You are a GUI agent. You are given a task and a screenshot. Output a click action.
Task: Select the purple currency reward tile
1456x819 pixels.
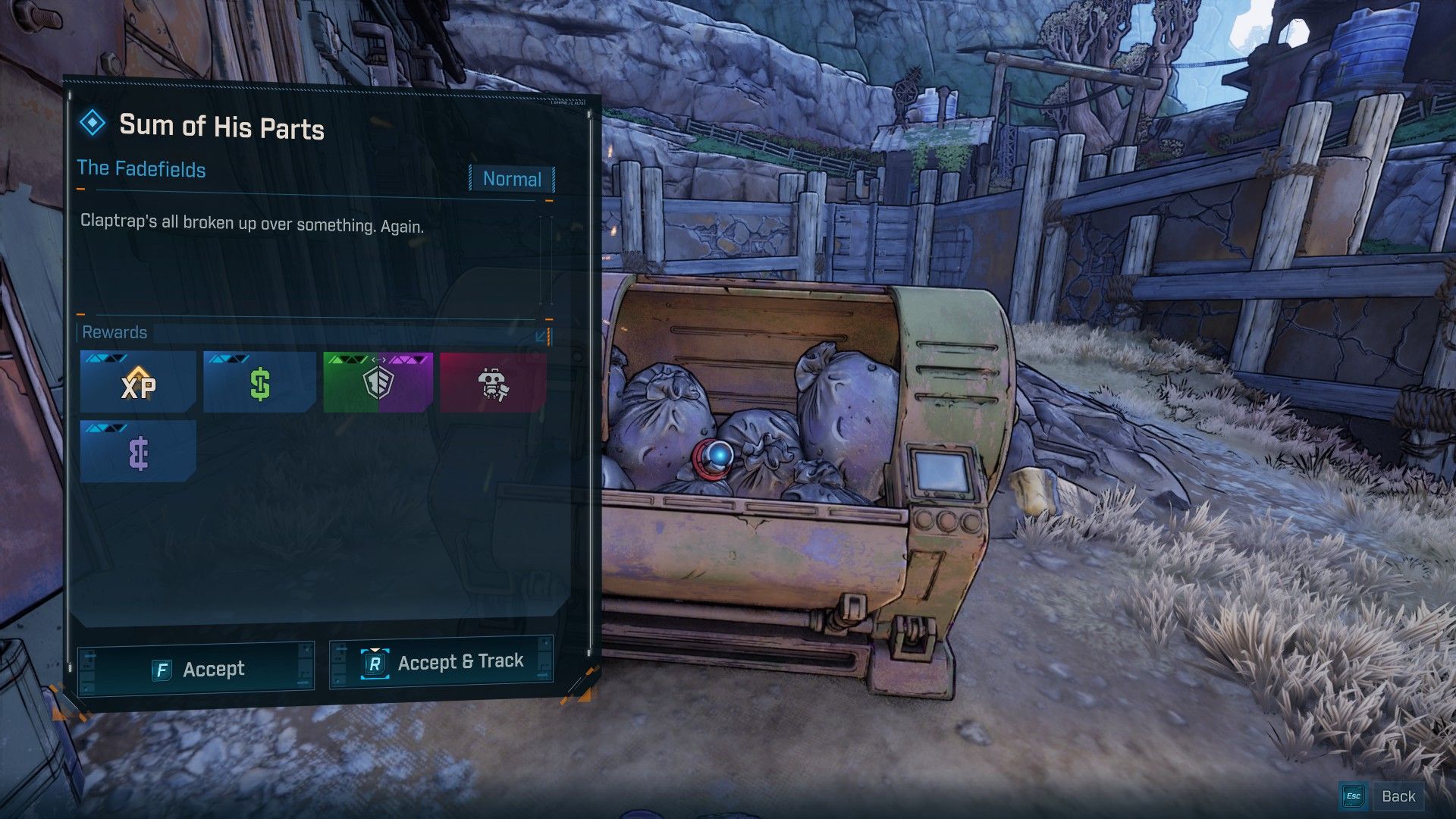[x=138, y=452]
